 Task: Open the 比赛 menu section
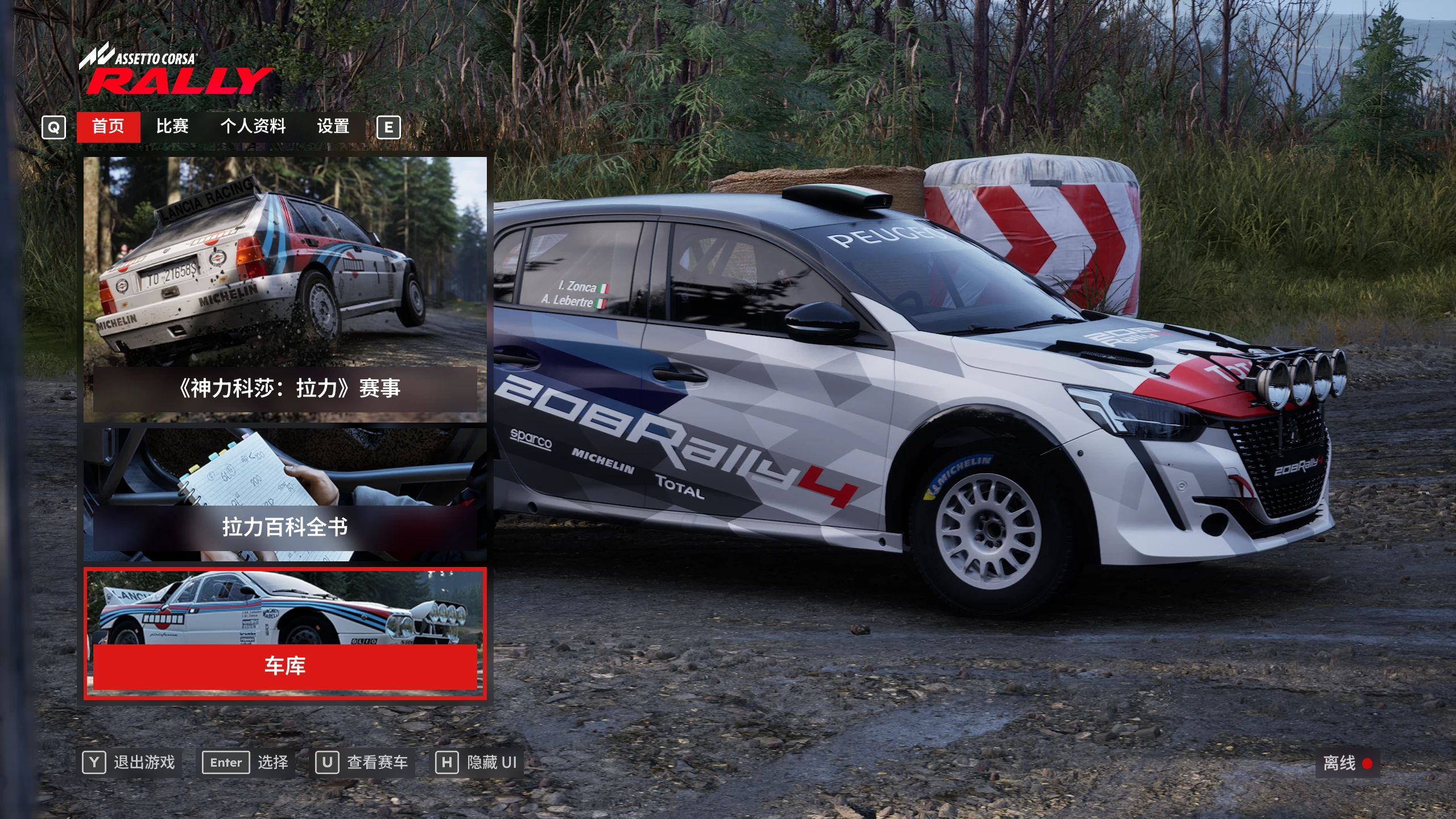pyautogui.click(x=173, y=127)
